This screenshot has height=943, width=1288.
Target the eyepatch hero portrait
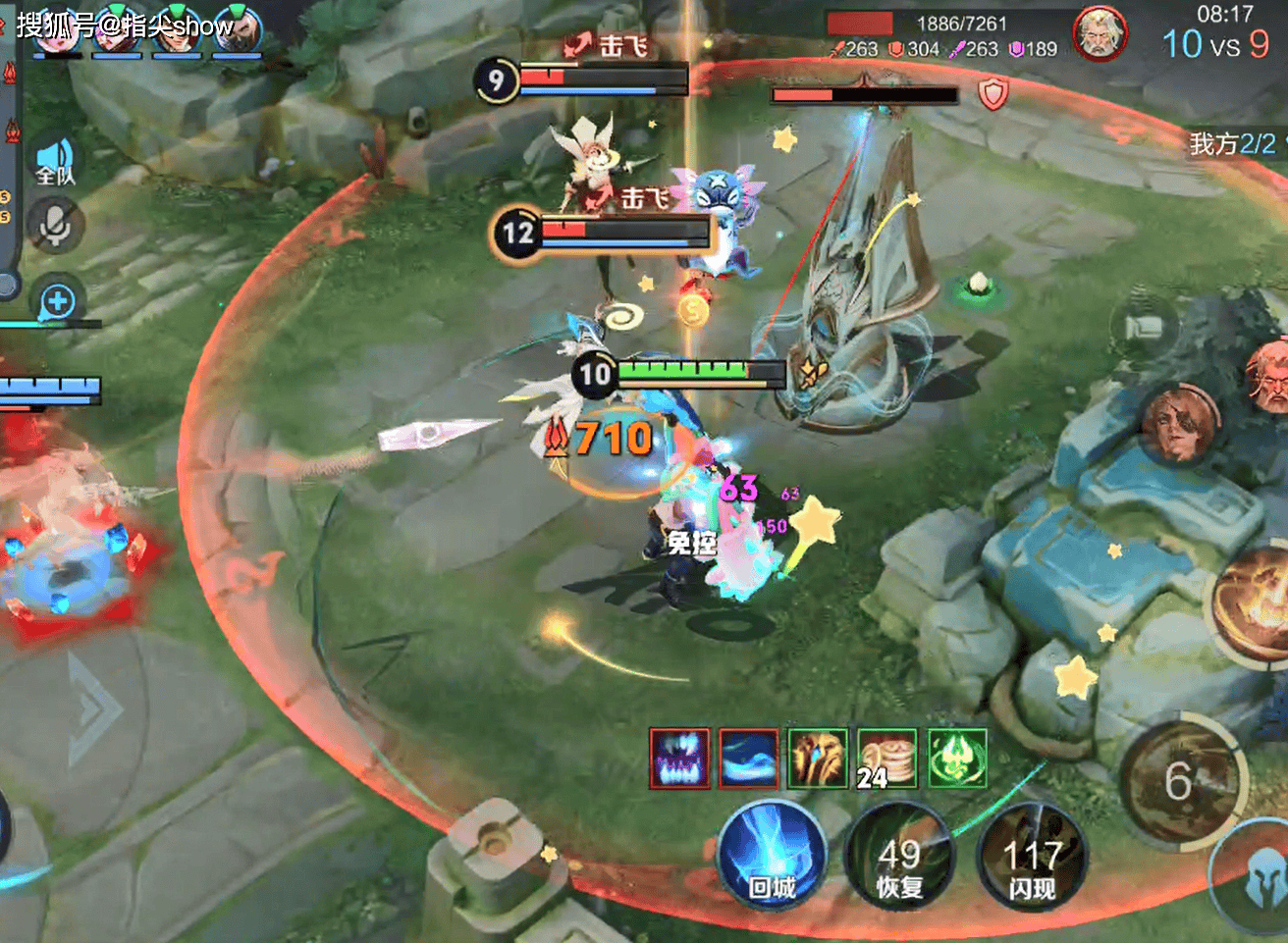point(1180,424)
